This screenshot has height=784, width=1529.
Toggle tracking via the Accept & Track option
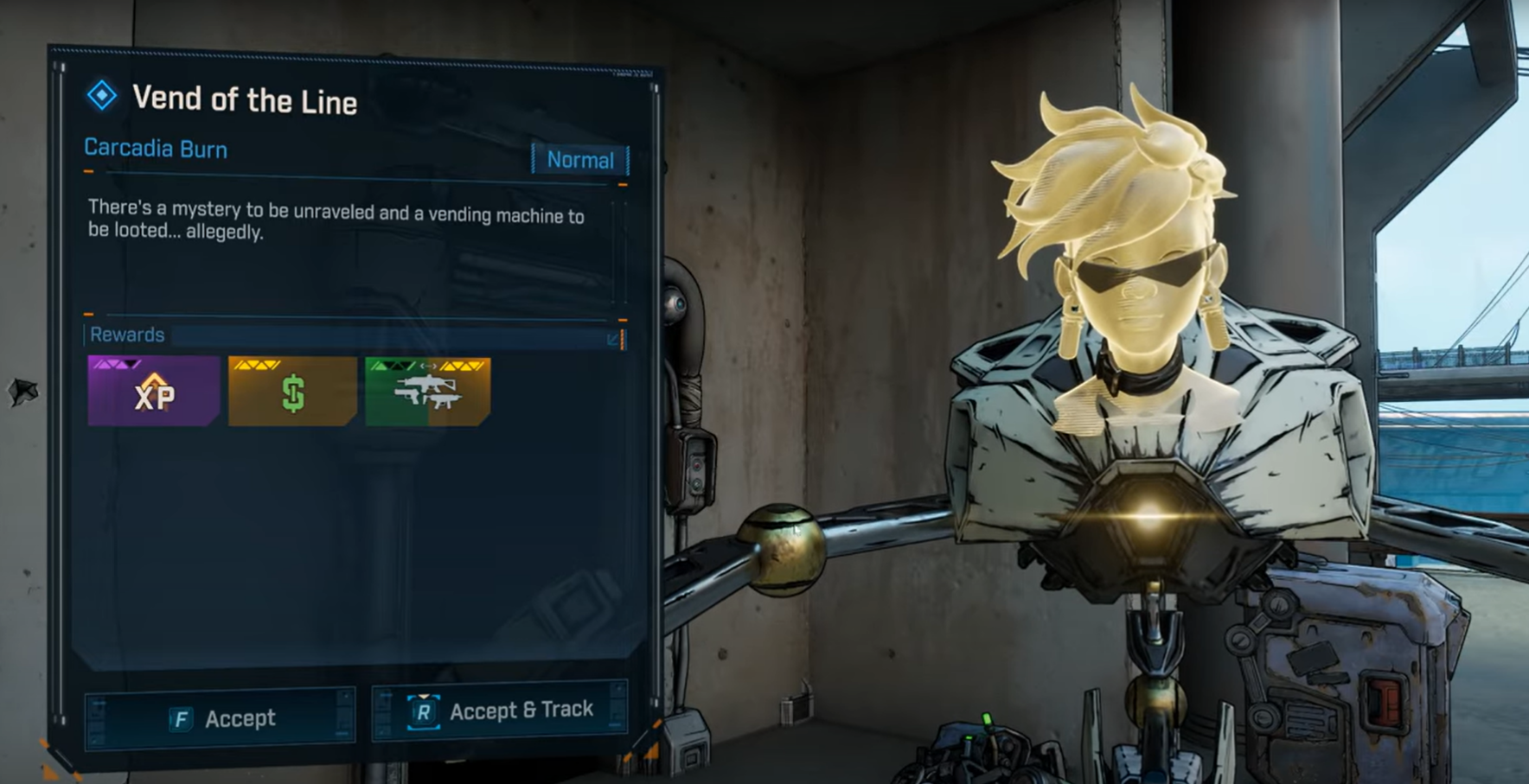499,709
